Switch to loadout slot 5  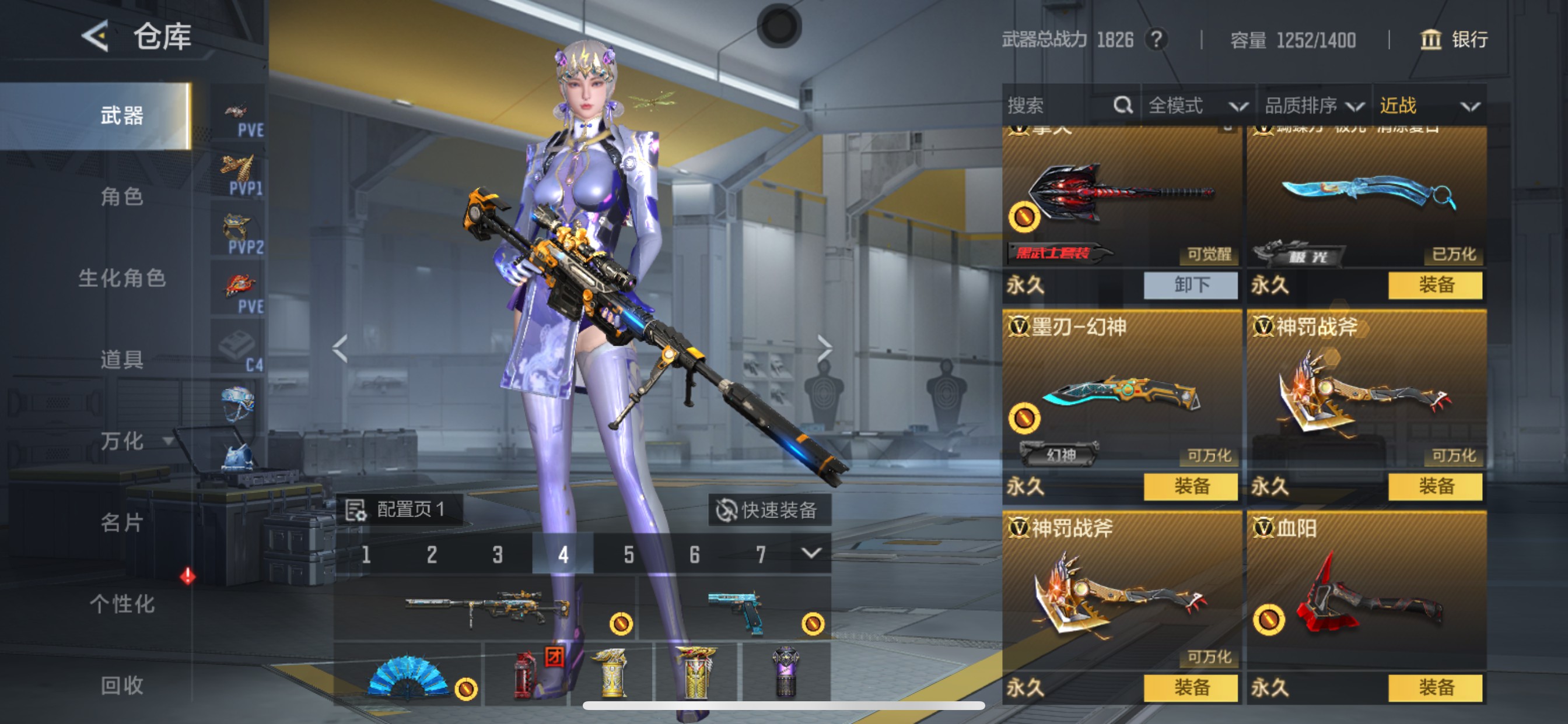point(629,554)
